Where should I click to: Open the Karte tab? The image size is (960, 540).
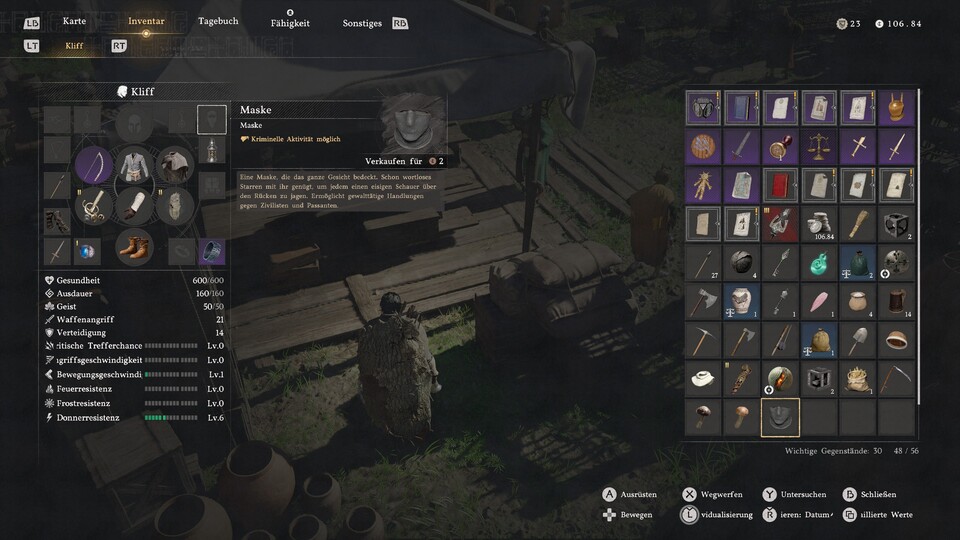point(74,21)
